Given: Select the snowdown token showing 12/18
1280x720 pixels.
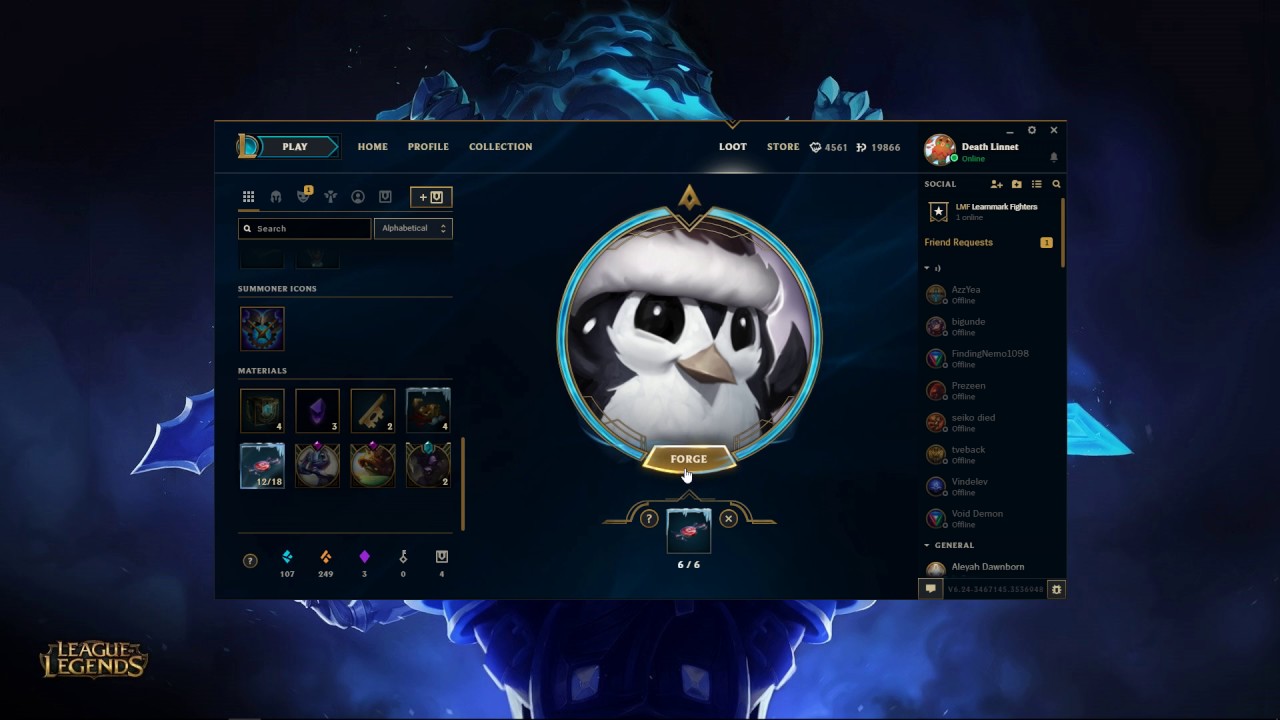Looking at the screenshot, I should pyautogui.click(x=262, y=466).
